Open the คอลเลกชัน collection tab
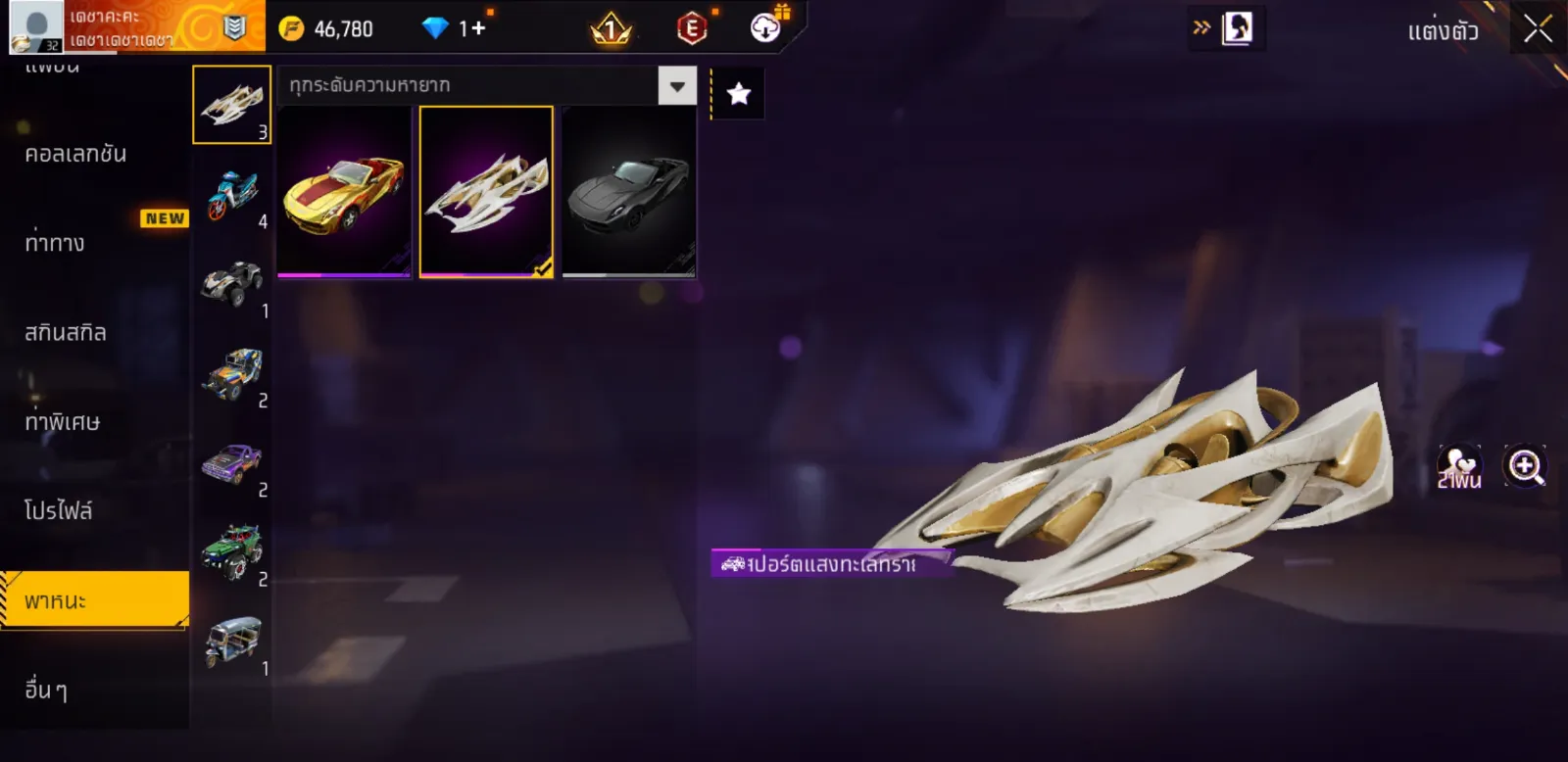 coord(76,155)
